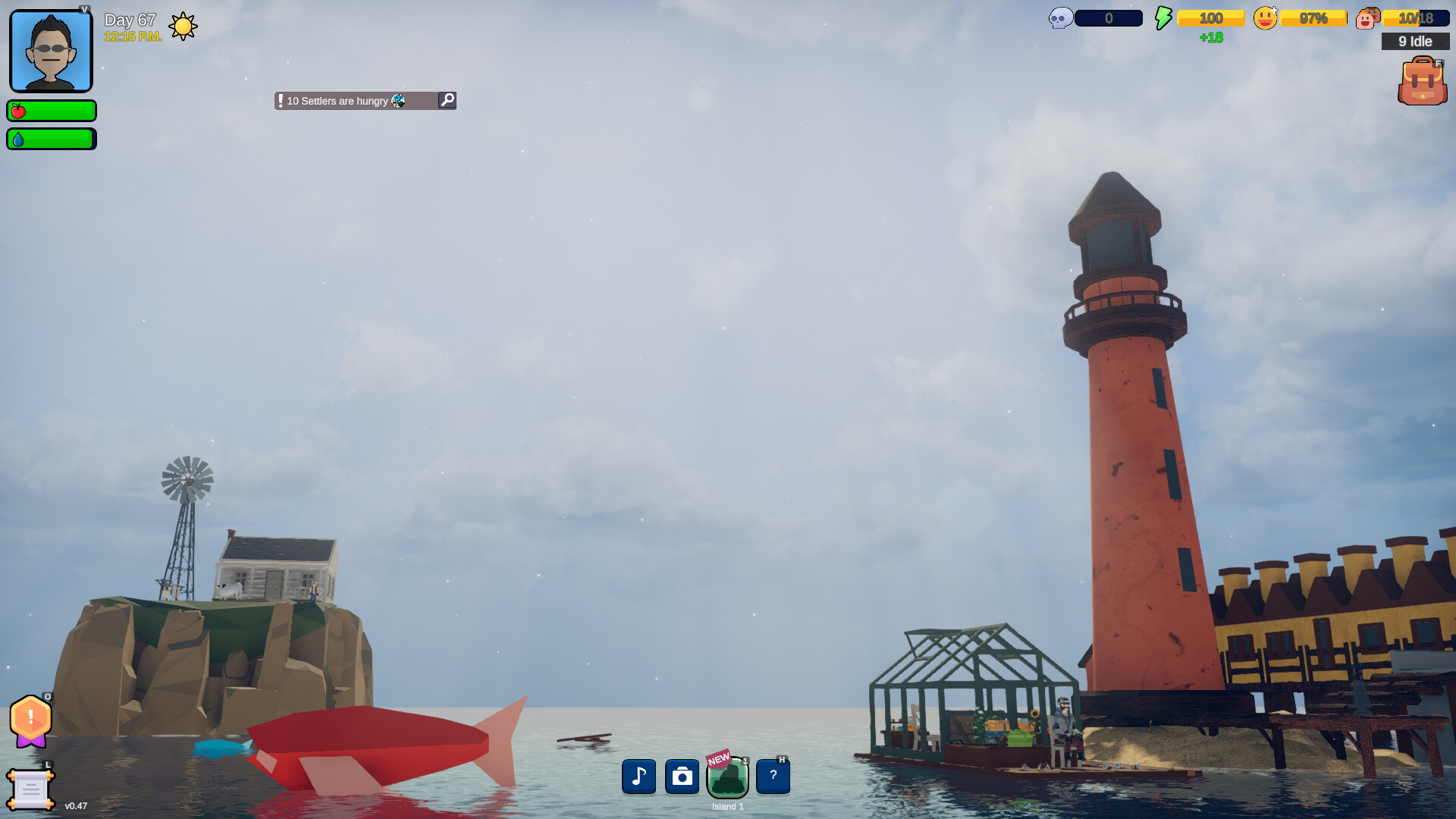
Task: Click the sun weather icon beside the clock
Action: point(184,26)
